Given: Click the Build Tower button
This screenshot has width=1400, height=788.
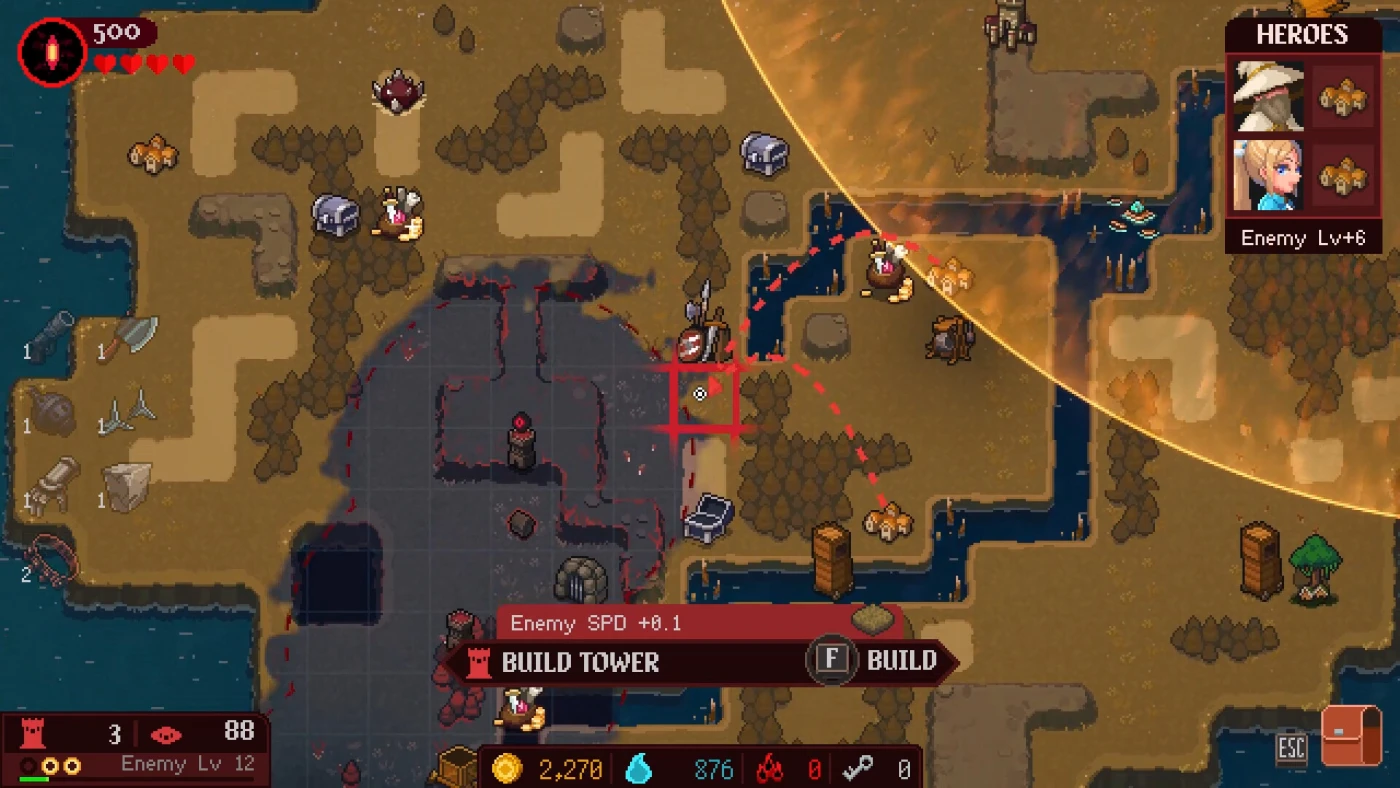Looking at the screenshot, I should point(580,662).
